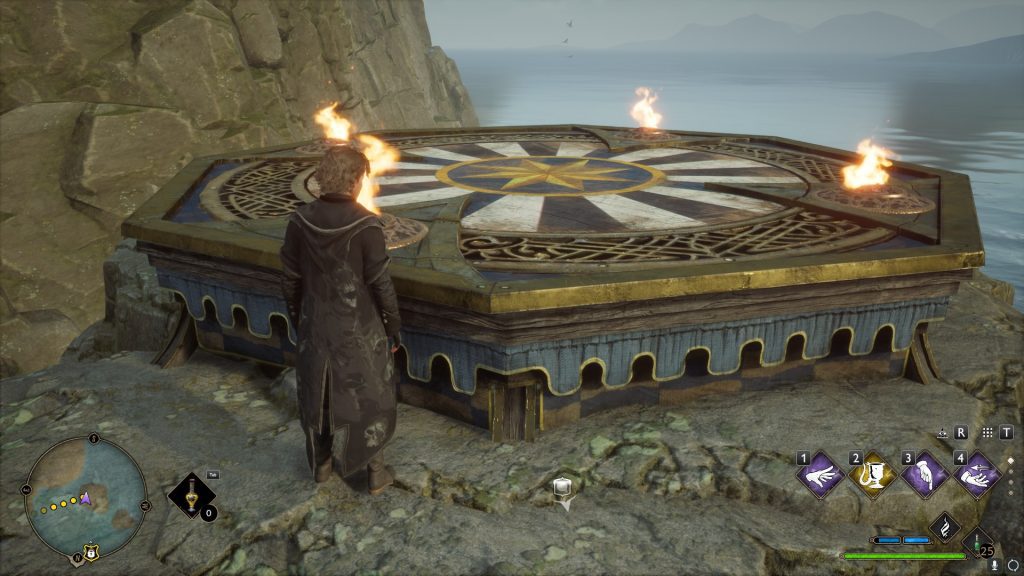Click the purple player arrow on the minimap
Image resolution: width=1024 pixels, height=576 pixels.
coord(87,497)
